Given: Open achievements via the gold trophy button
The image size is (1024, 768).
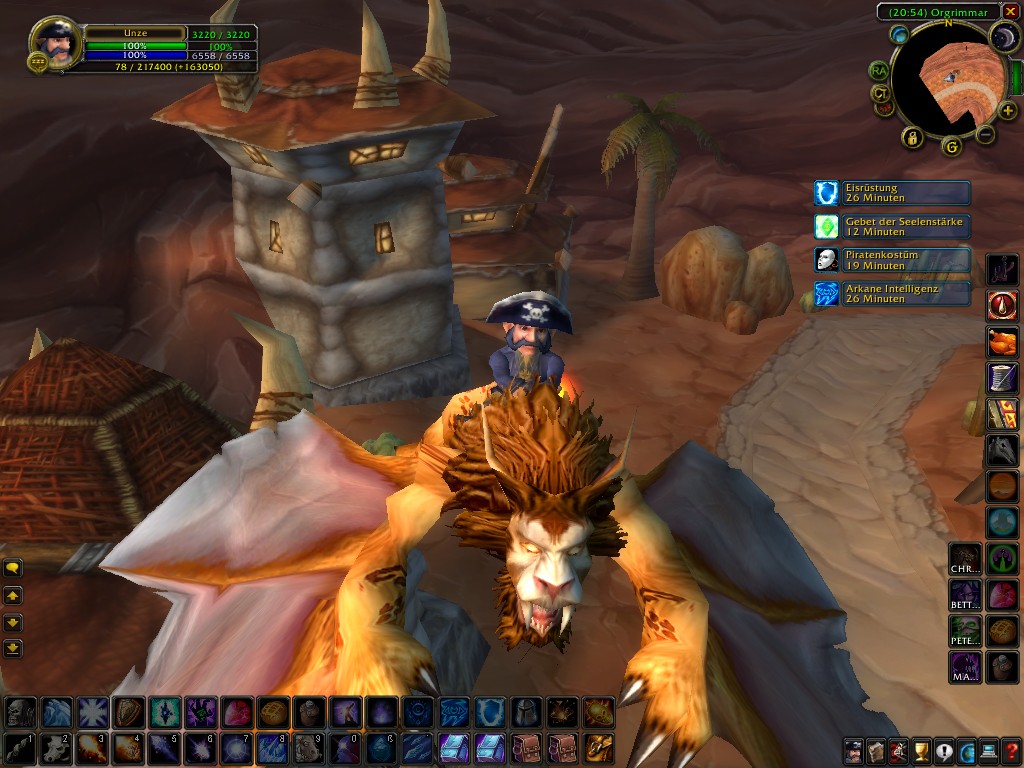Looking at the screenshot, I should [x=921, y=751].
